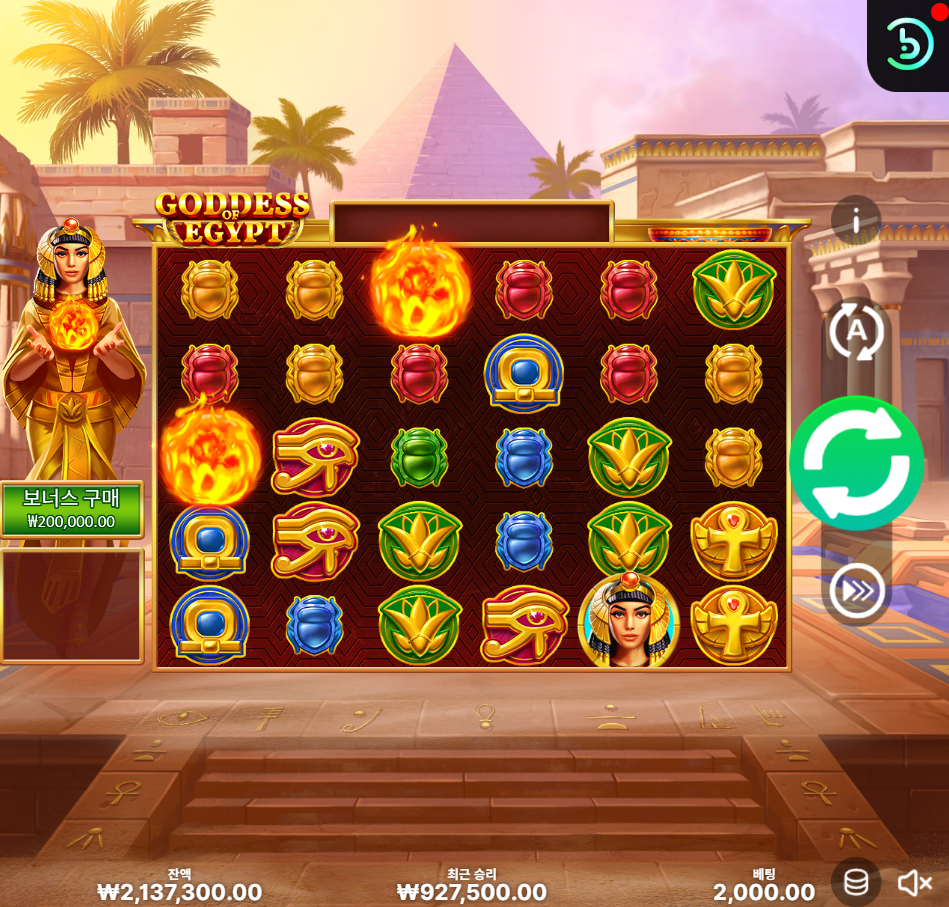Open the provider logo overlay menu
This screenshot has height=907, width=949.
(x=909, y=44)
